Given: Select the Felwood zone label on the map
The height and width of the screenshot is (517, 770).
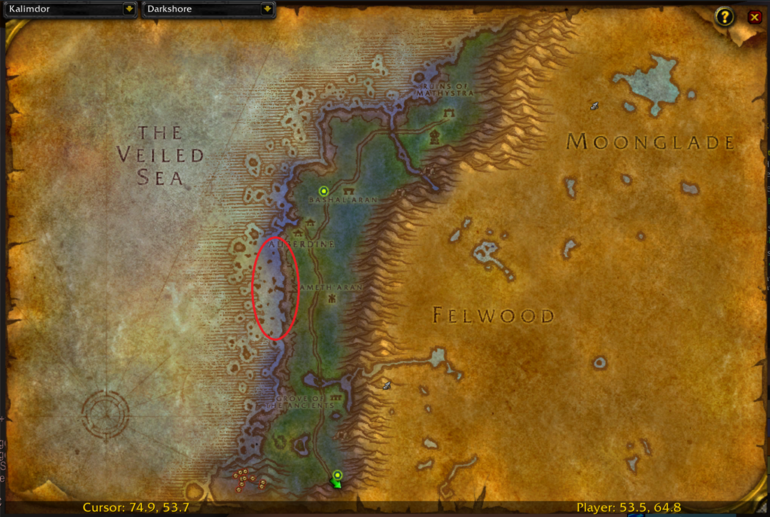Looking at the screenshot, I should (x=493, y=316).
